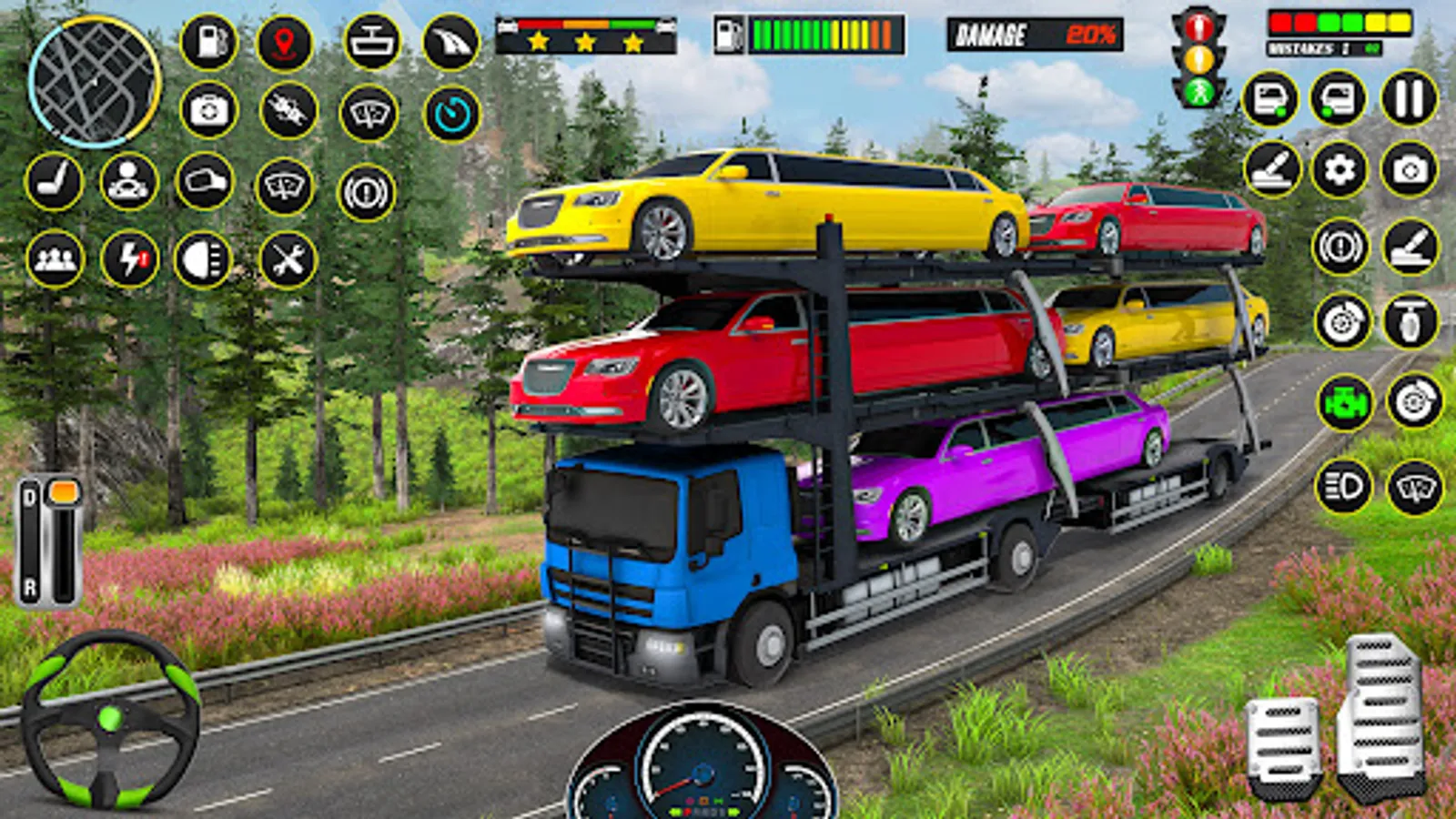
Task: Tap the tall accelerator pedal
Action: click(x=1380, y=714)
